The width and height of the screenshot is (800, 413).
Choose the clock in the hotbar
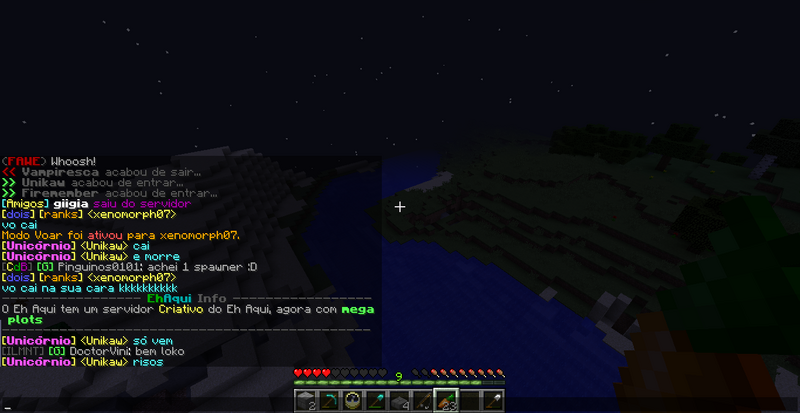(x=353, y=401)
